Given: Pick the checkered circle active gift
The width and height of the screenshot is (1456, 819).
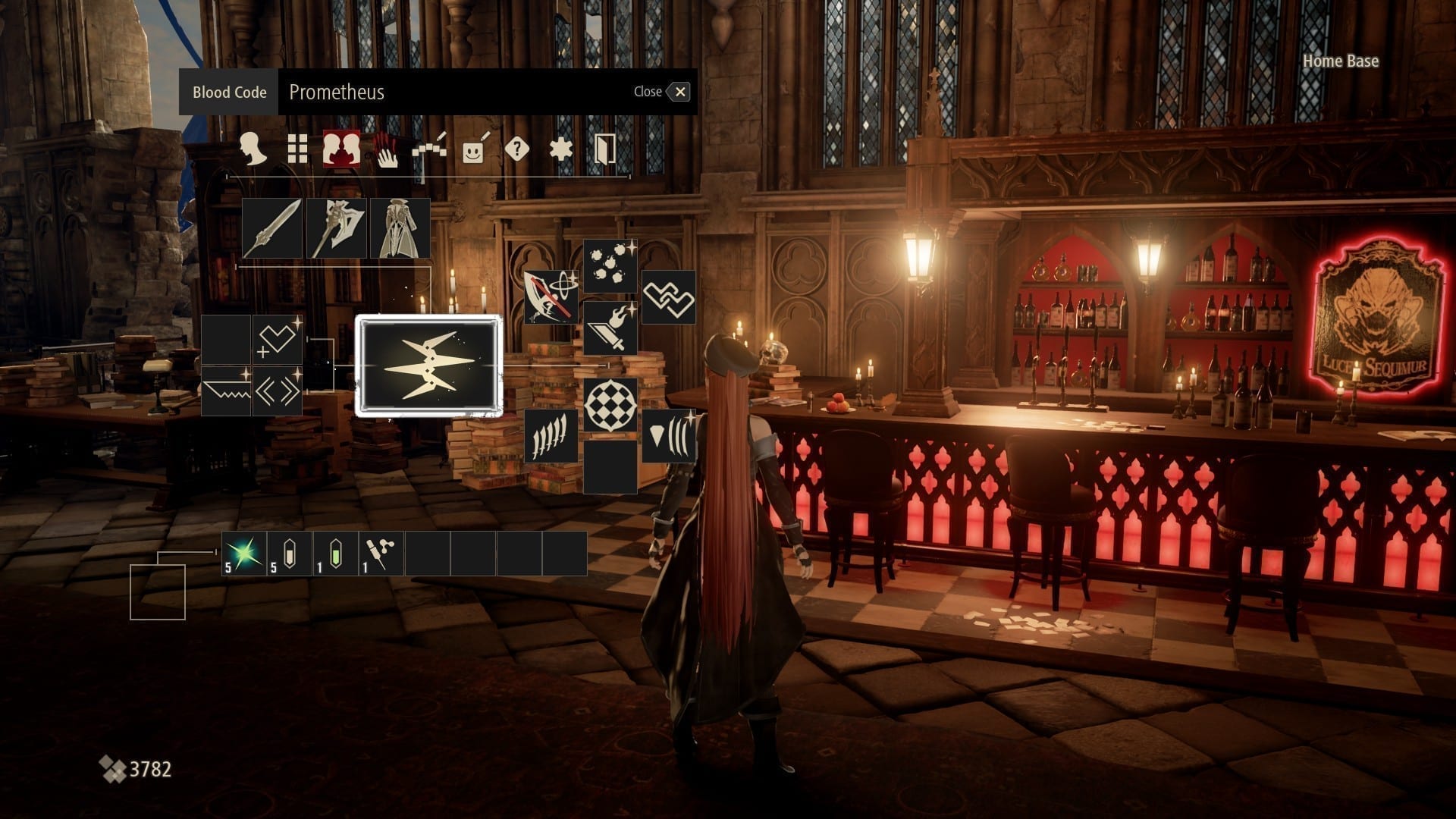Looking at the screenshot, I should (x=610, y=405).
